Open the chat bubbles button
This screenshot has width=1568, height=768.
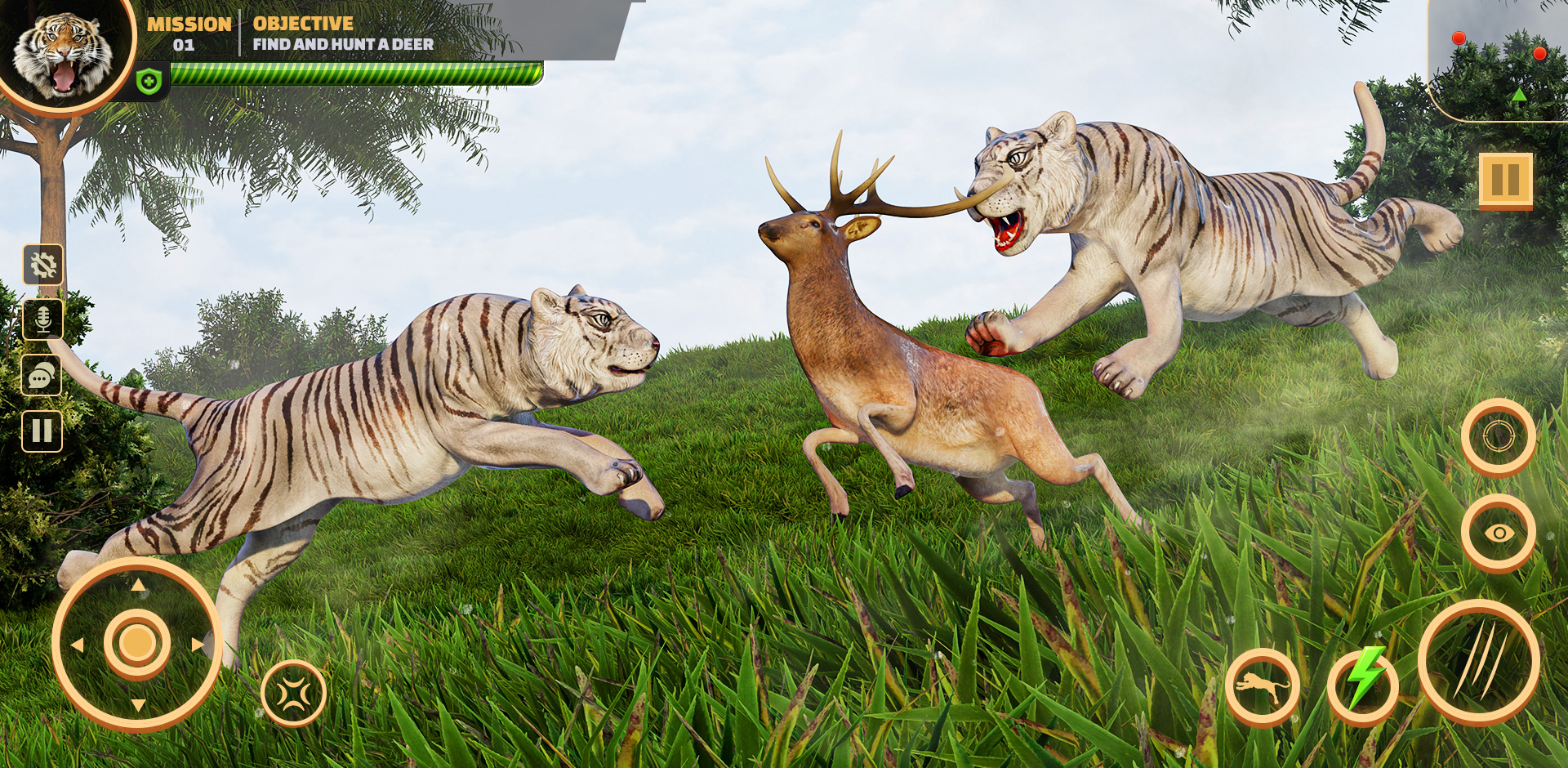(x=42, y=376)
